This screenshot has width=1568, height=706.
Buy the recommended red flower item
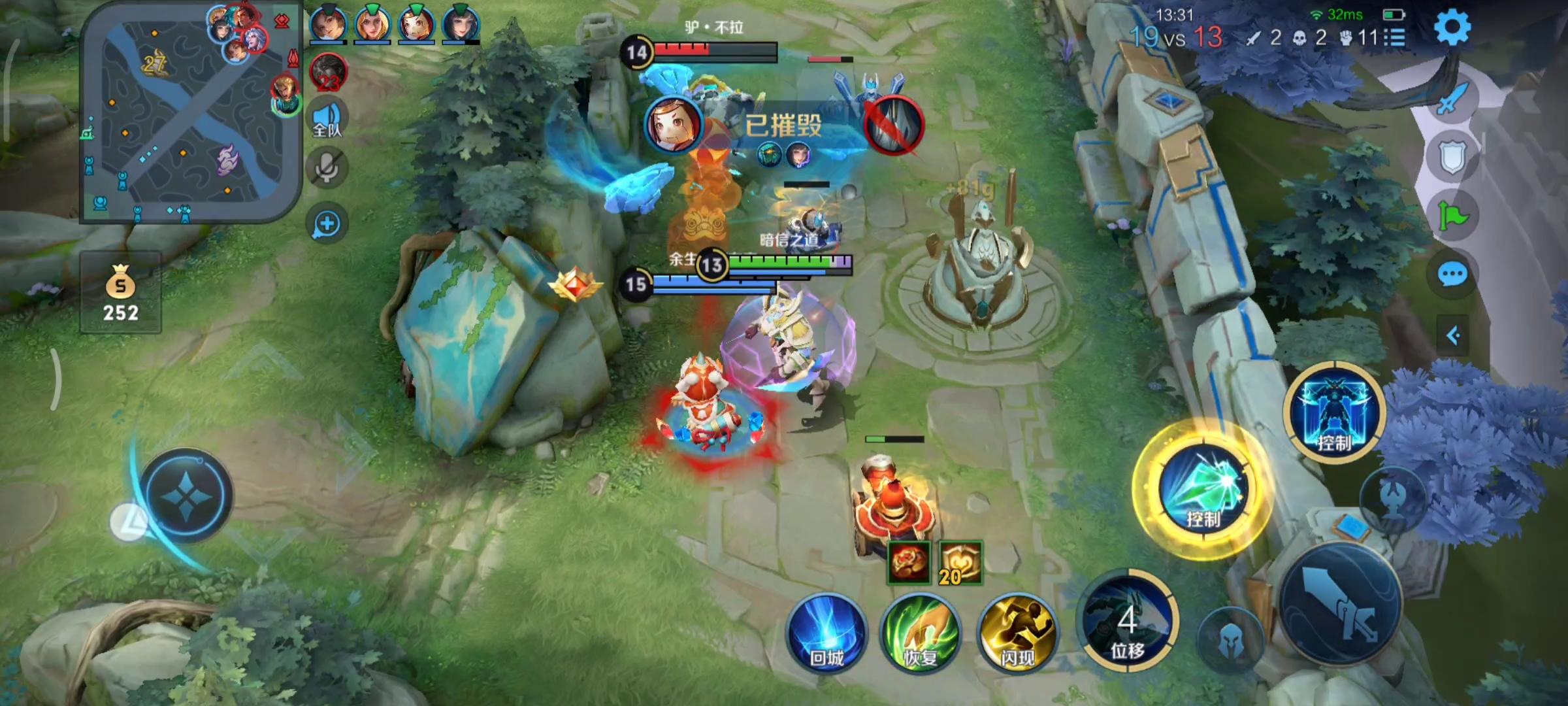[x=908, y=563]
